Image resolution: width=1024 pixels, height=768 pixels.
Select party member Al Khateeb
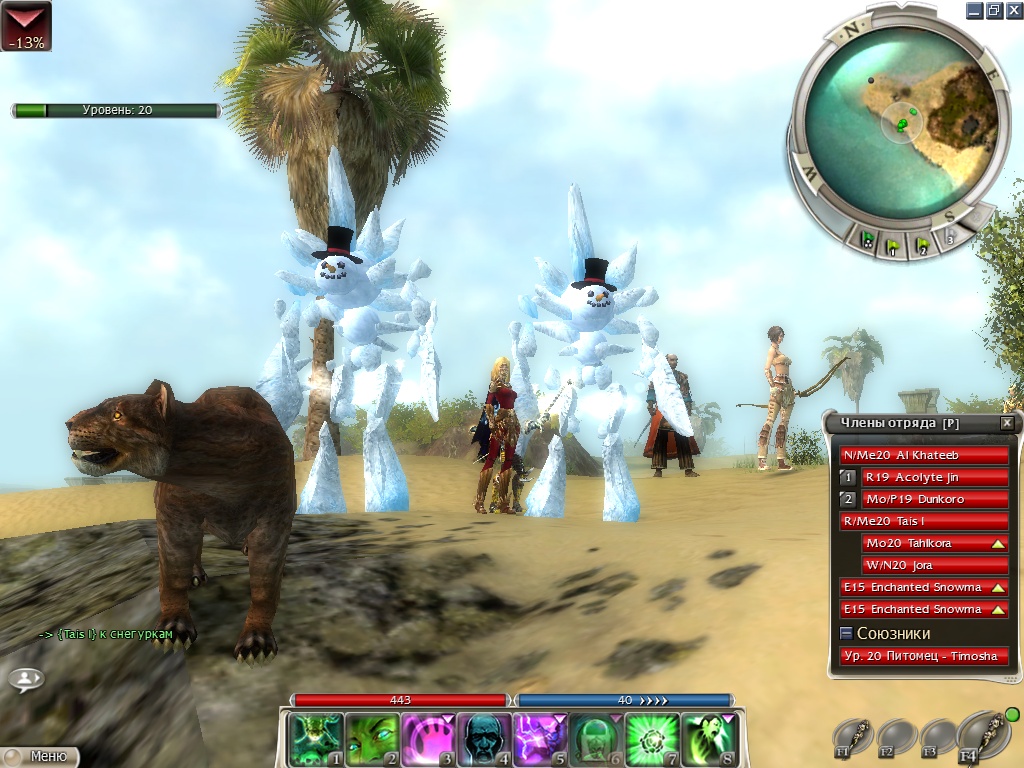click(924, 455)
